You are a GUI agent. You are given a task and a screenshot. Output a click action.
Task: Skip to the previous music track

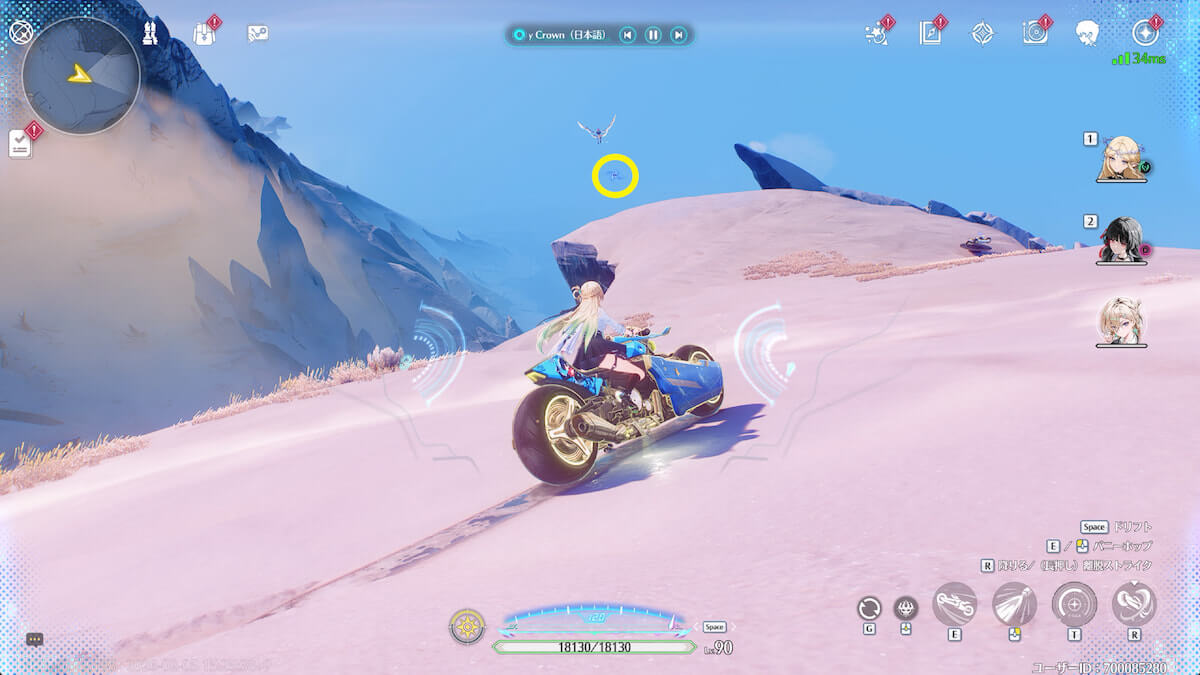click(x=627, y=36)
